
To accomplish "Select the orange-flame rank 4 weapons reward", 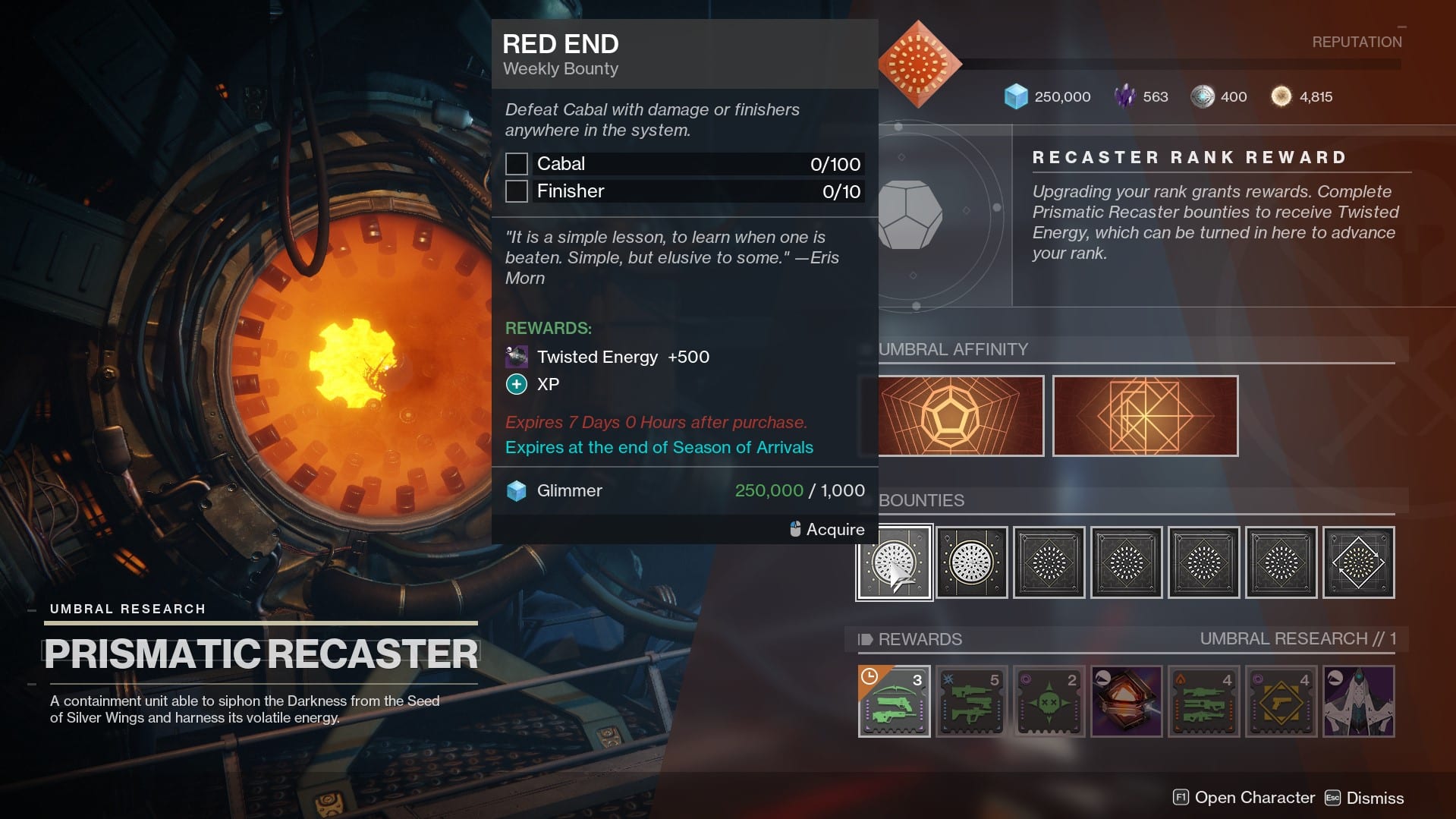I will (1203, 701).
